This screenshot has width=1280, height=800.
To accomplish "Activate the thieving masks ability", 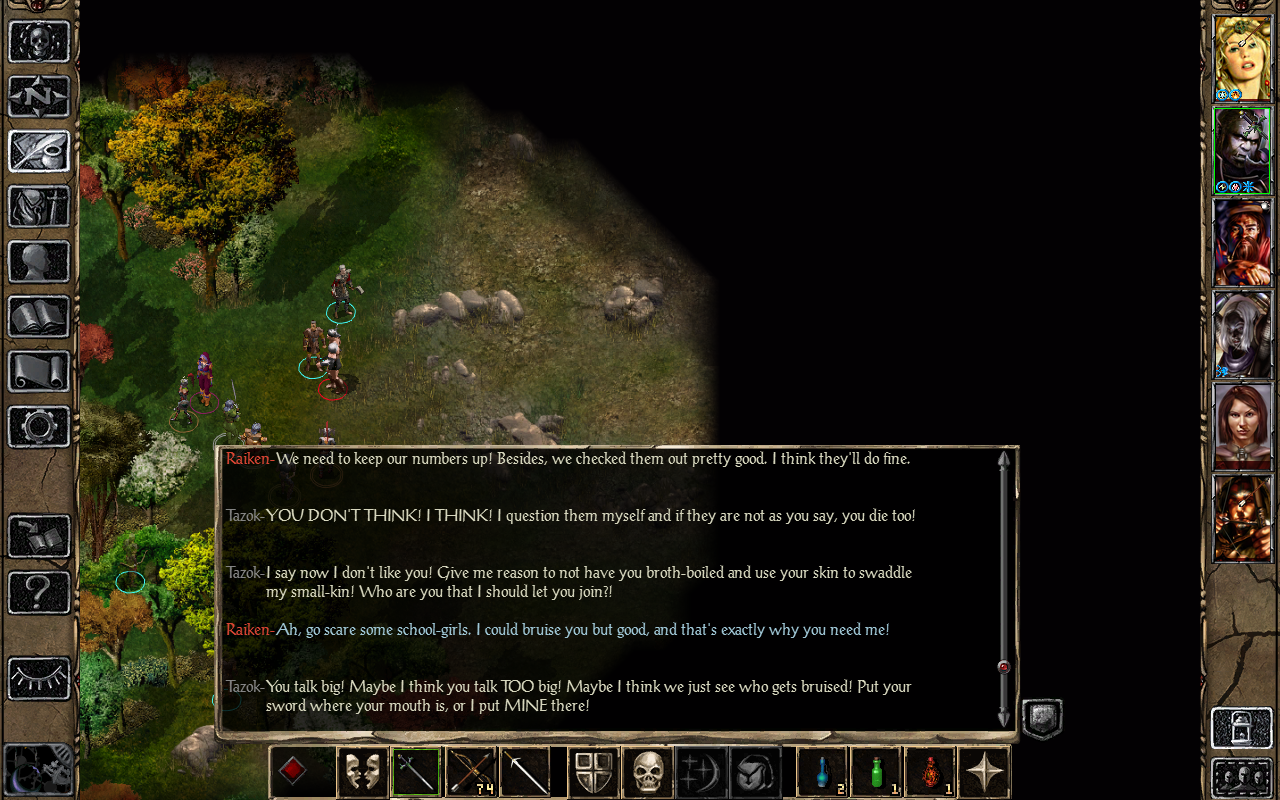I will click(362, 772).
